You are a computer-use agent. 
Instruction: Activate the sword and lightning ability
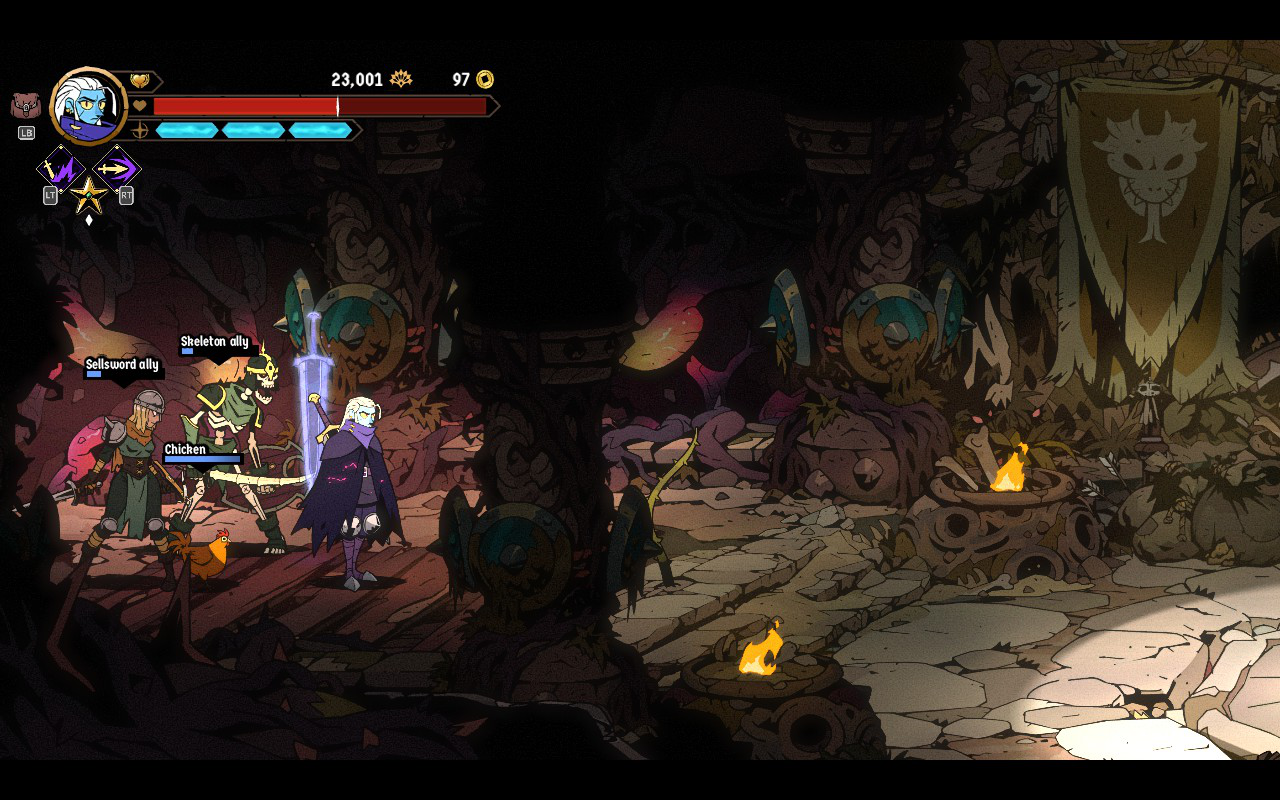point(60,168)
